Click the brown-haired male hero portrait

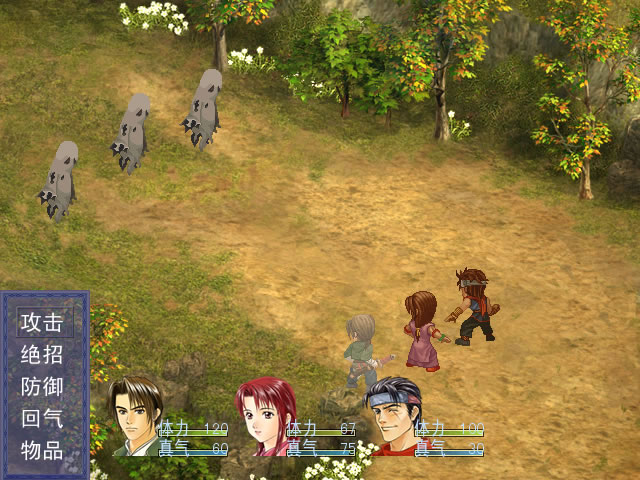pyautogui.click(x=135, y=415)
